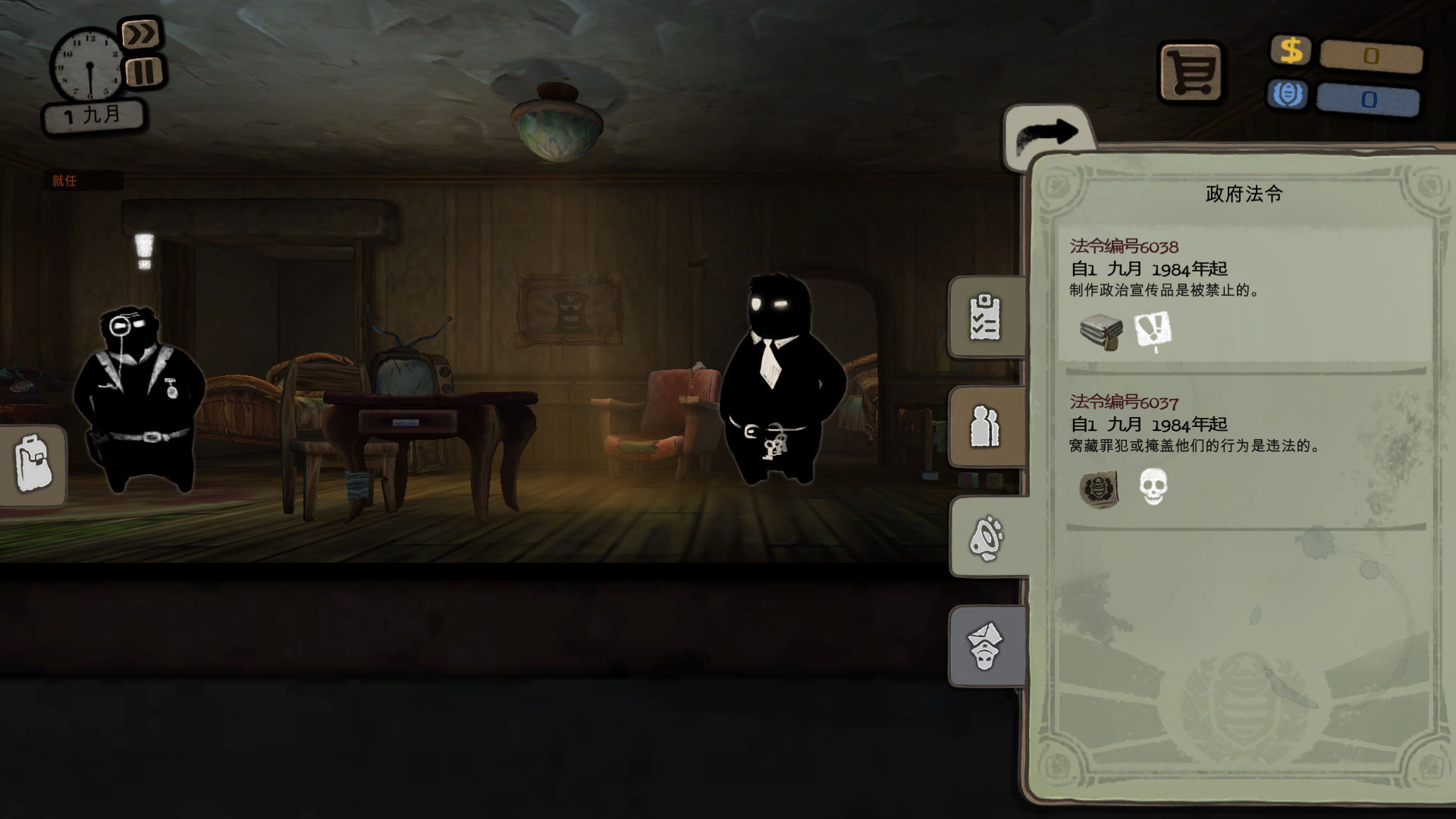Speed up time with fast-forward button
The width and height of the screenshot is (1456, 819).
coord(141,34)
